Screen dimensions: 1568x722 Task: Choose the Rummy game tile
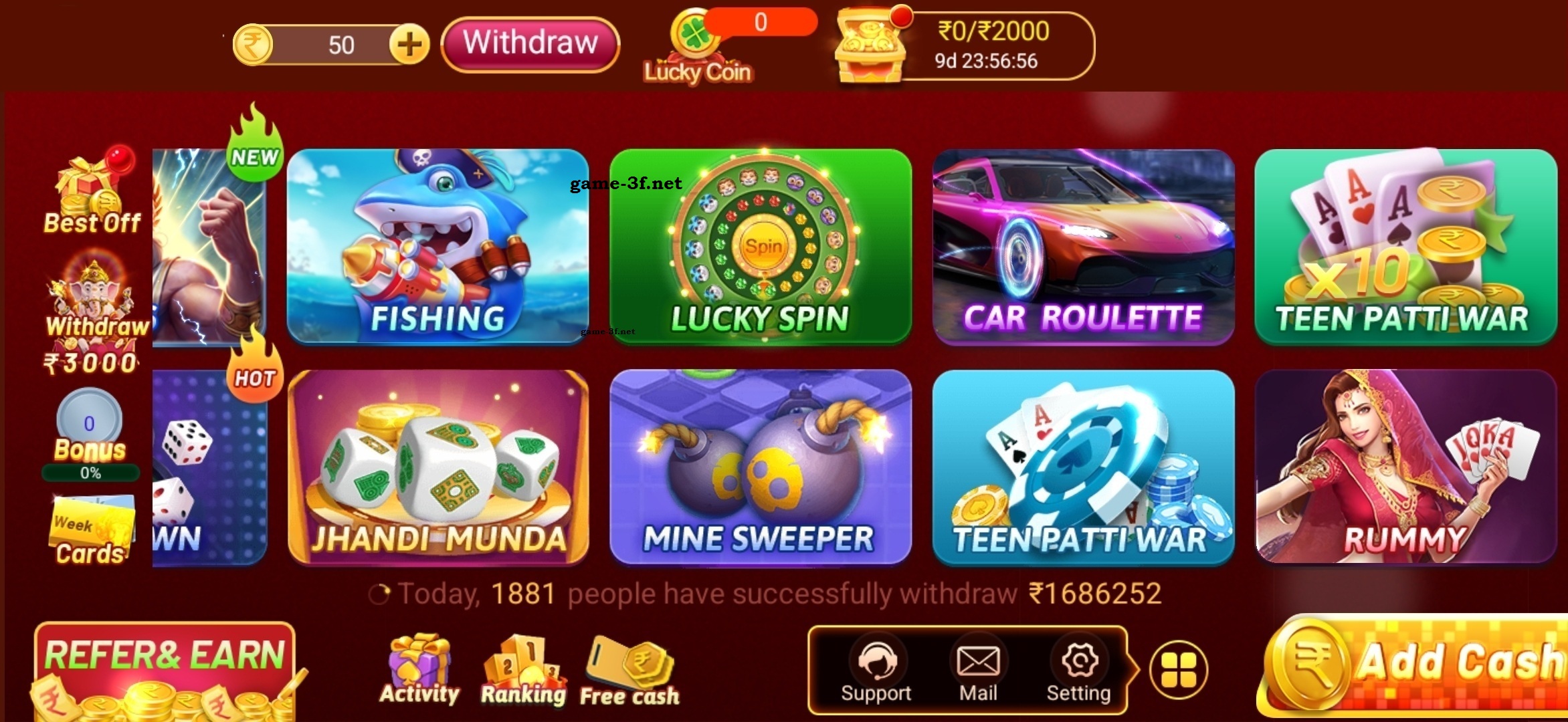tap(1405, 467)
